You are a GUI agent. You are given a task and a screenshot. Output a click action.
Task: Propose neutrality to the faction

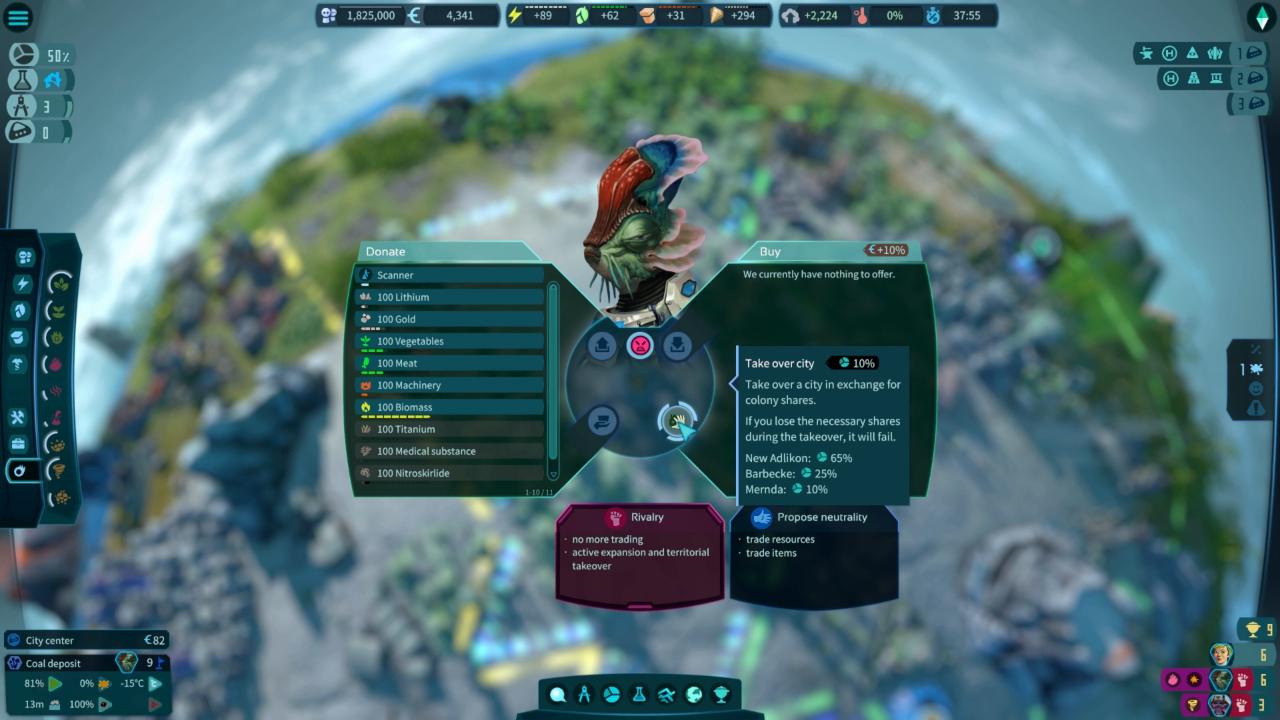coord(813,517)
